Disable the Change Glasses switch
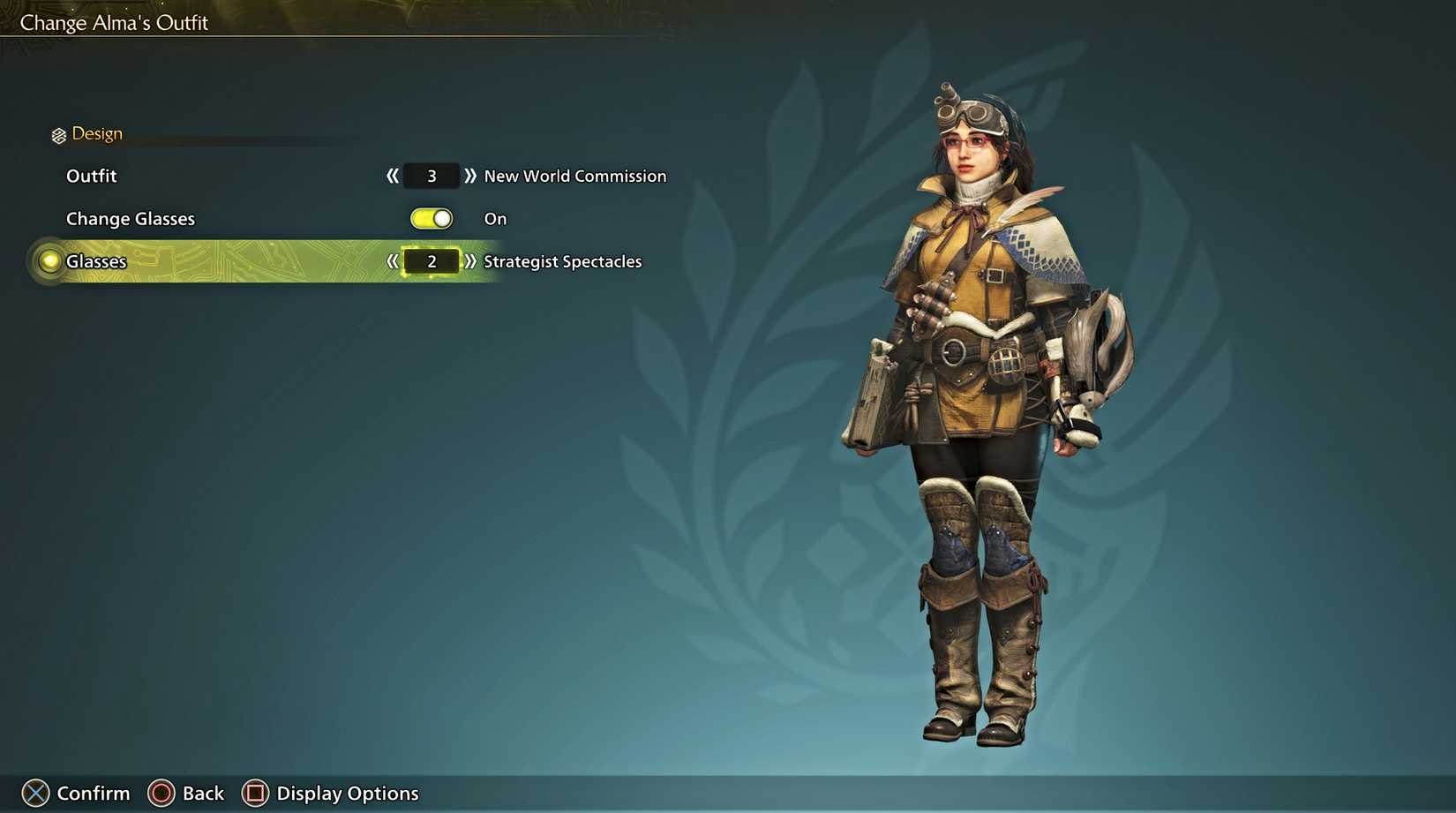This screenshot has width=1456, height=813. [x=432, y=218]
